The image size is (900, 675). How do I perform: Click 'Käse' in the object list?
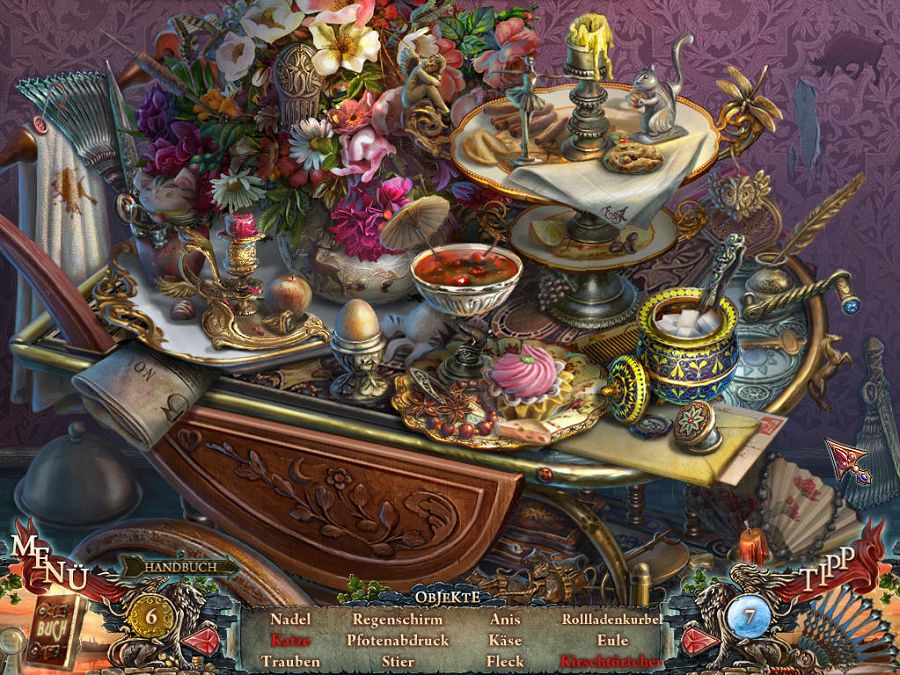(505, 640)
